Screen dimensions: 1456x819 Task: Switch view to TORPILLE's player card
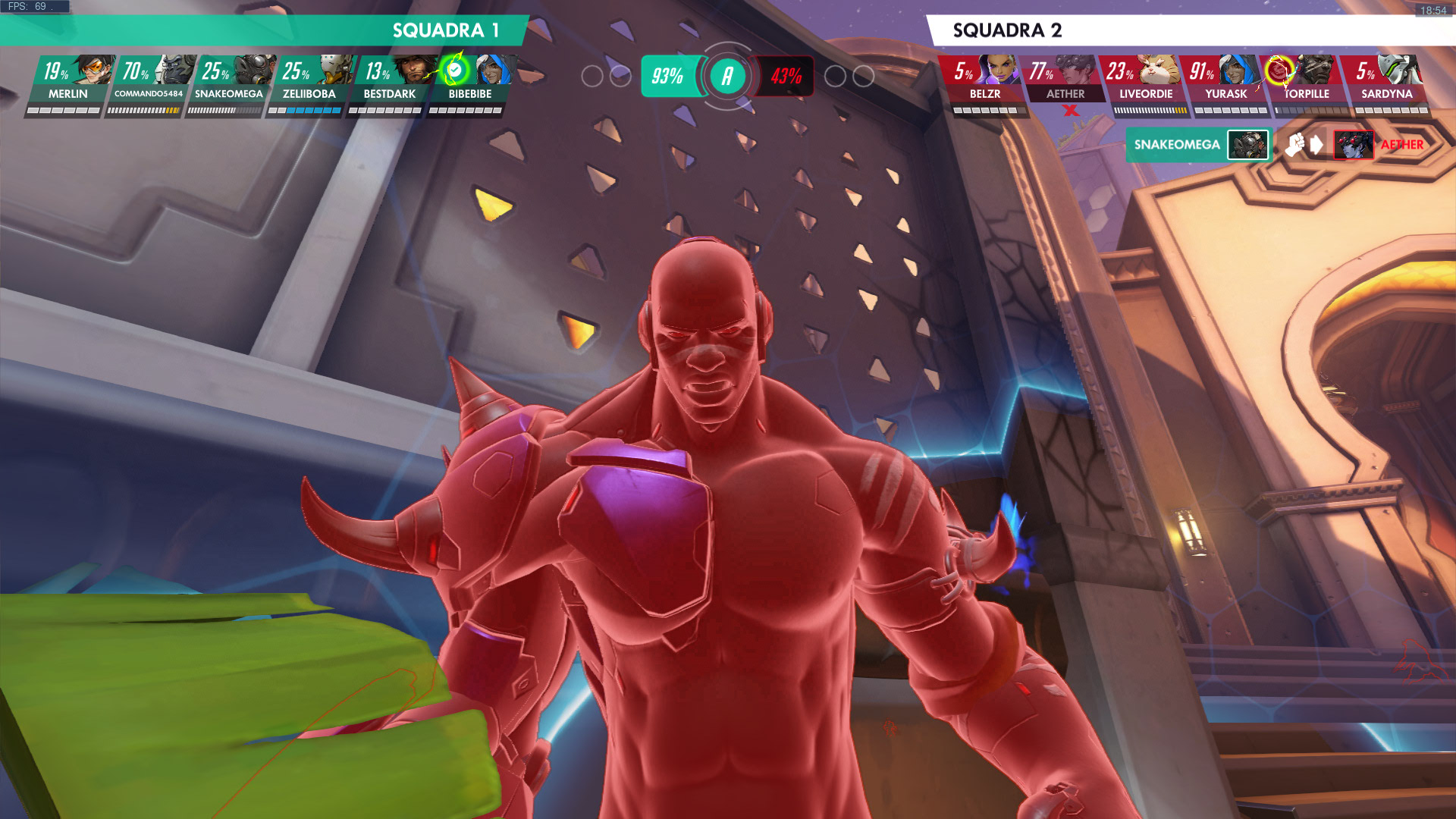click(1306, 82)
